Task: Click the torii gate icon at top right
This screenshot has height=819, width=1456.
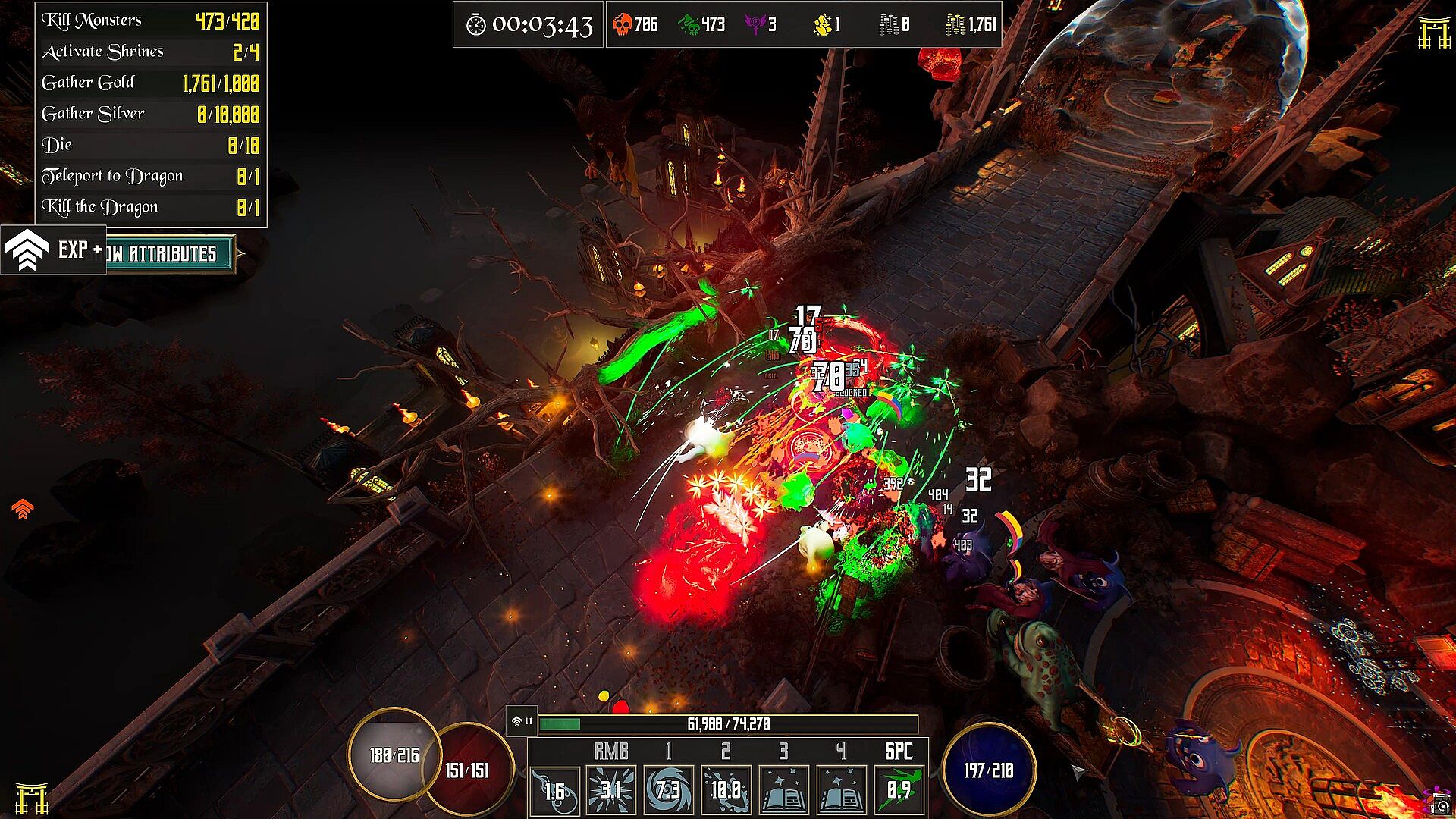Action: pos(1433,33)
